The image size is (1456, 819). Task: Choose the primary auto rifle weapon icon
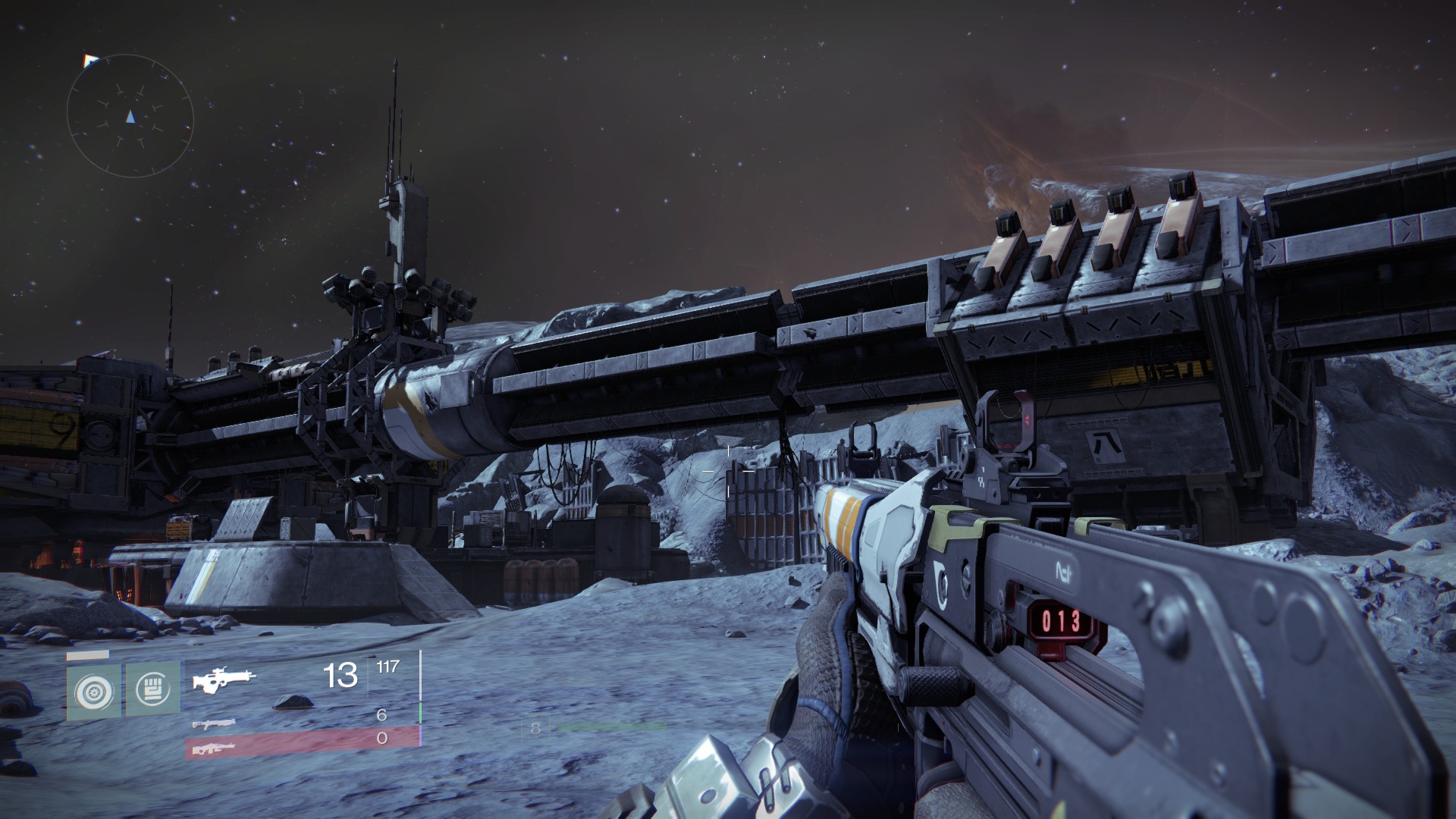coord(224,679)
